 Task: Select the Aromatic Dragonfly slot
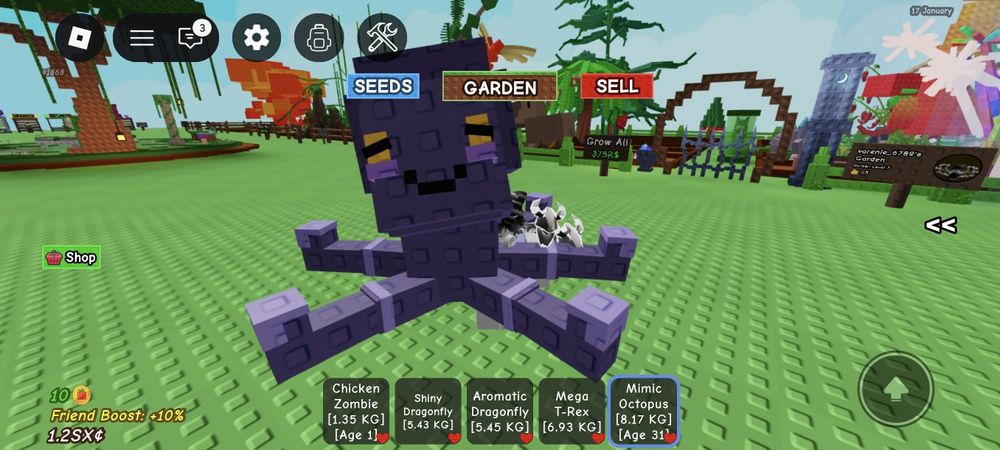tap(500, 411)
